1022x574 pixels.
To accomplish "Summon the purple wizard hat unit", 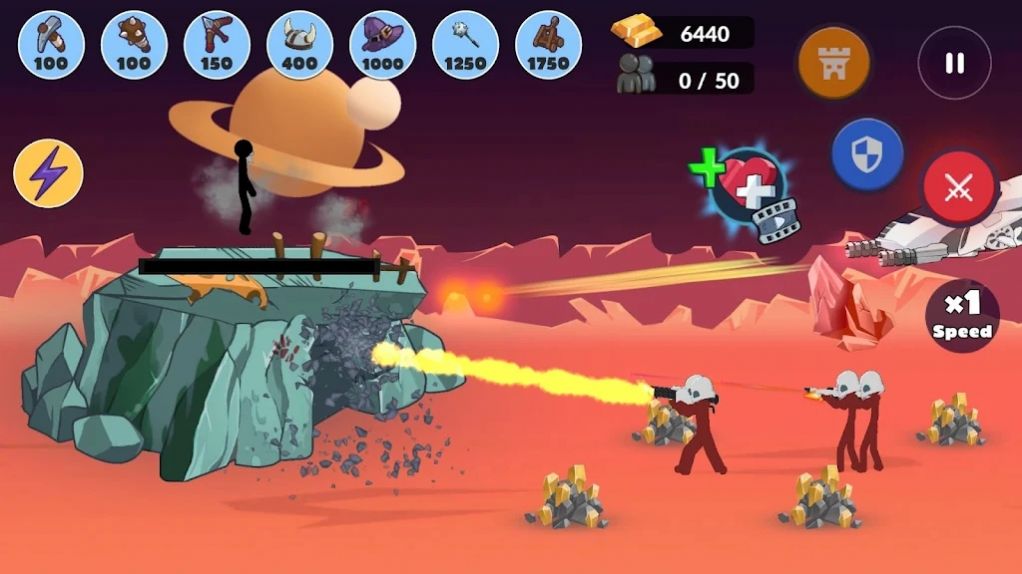I will point(383,45).
